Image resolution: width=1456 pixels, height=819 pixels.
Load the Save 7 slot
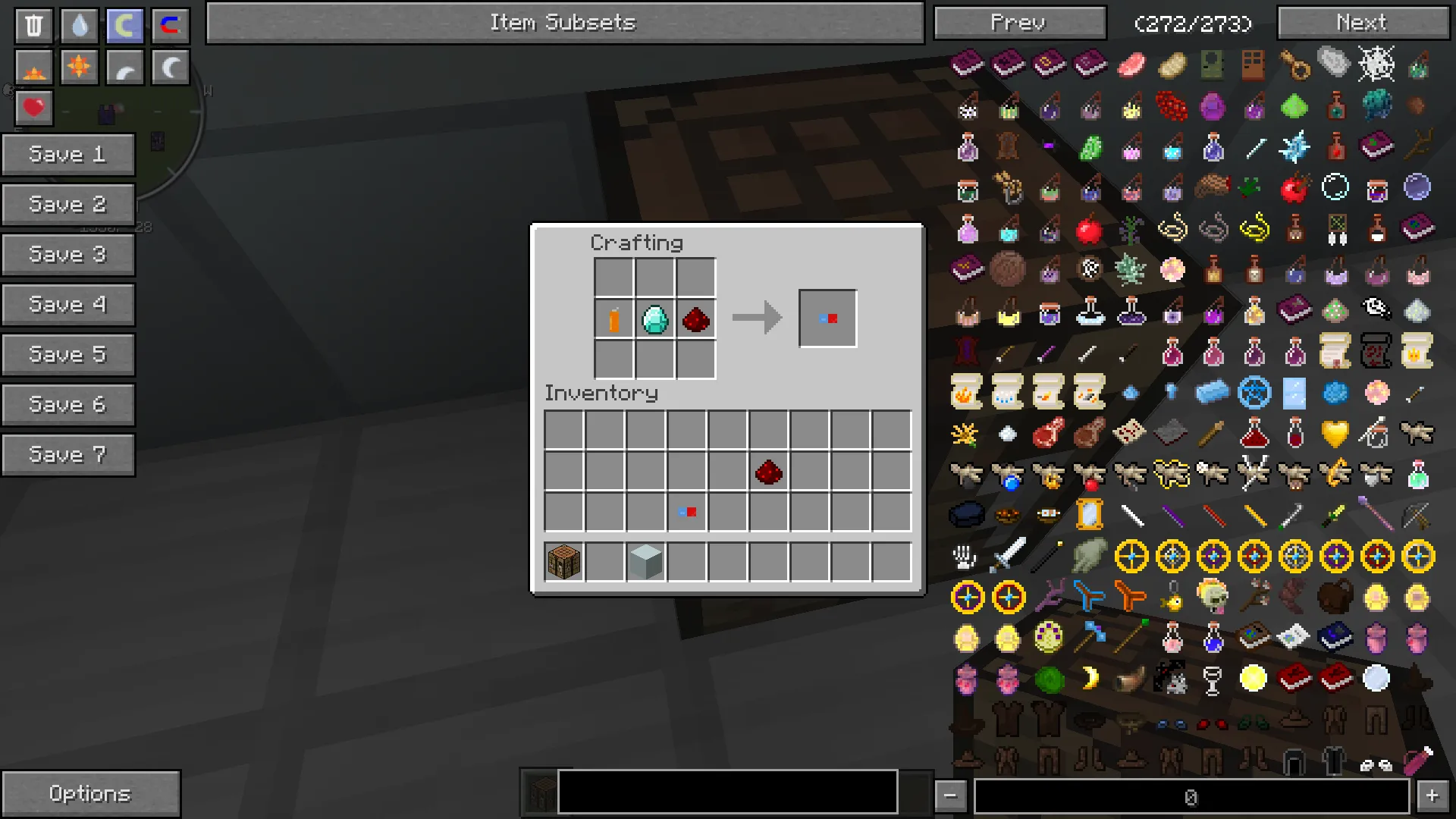(68, 454)
